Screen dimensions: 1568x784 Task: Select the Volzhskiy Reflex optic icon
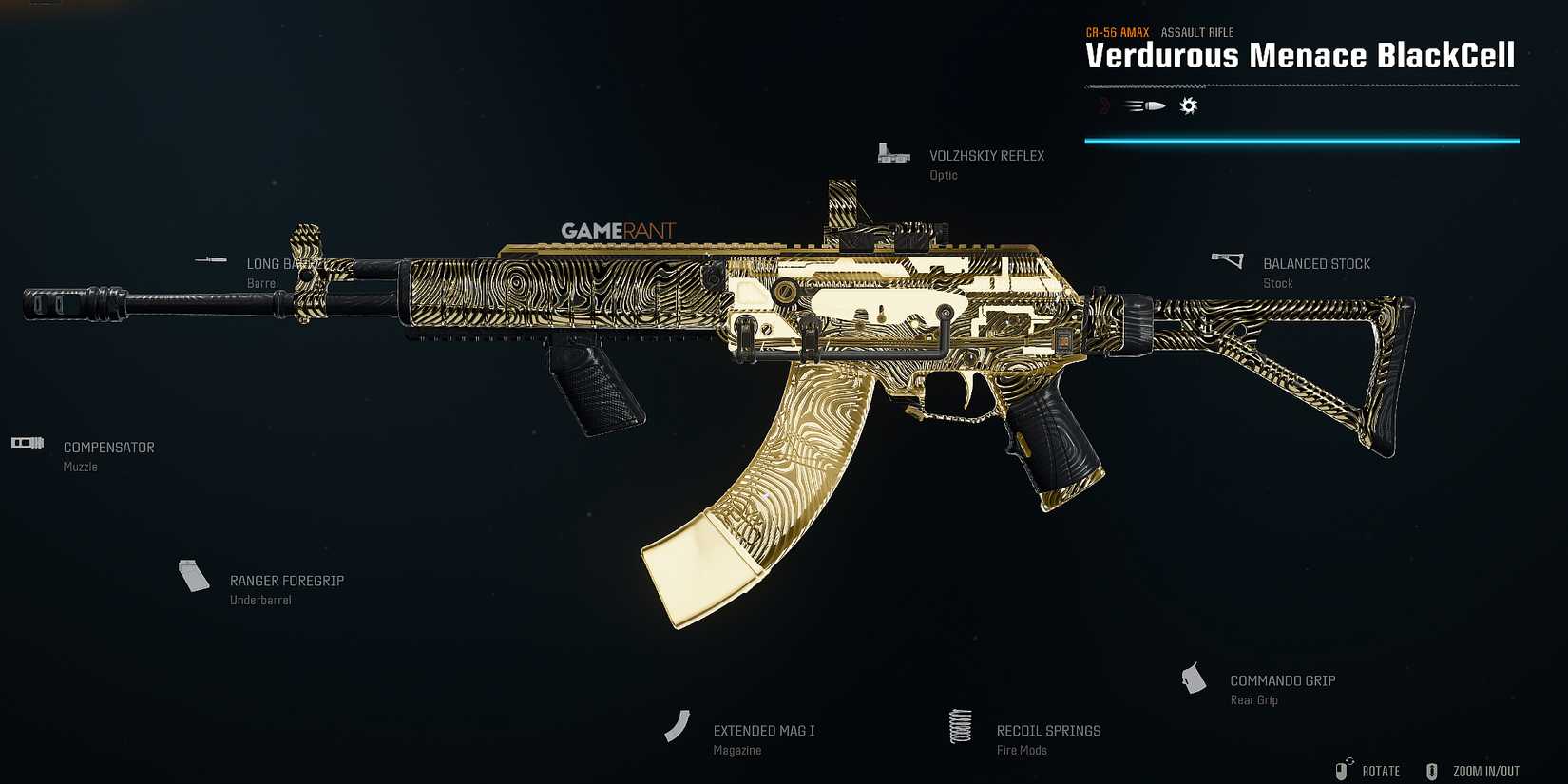[893, 153]
